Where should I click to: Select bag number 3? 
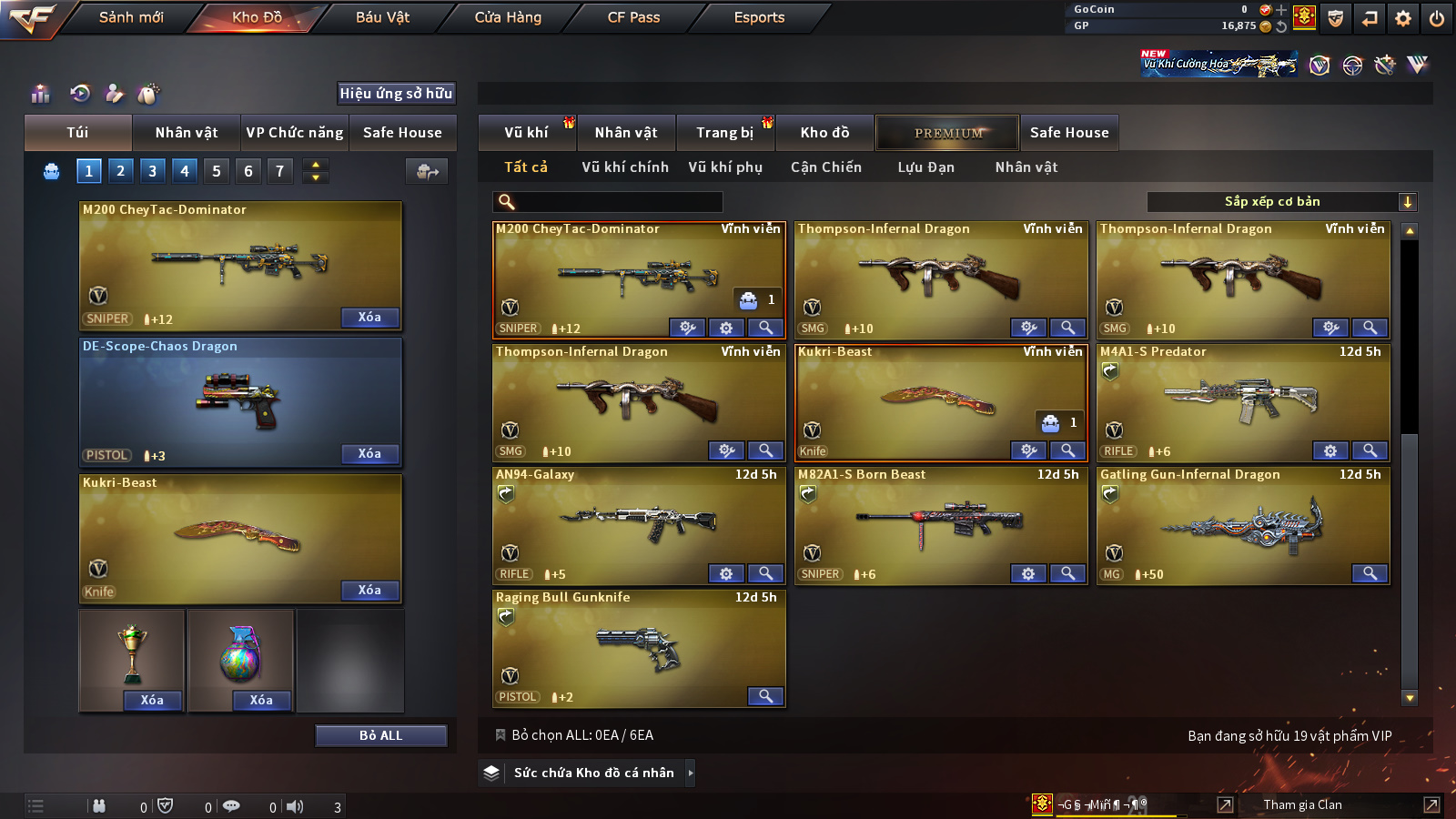[152, 171]
